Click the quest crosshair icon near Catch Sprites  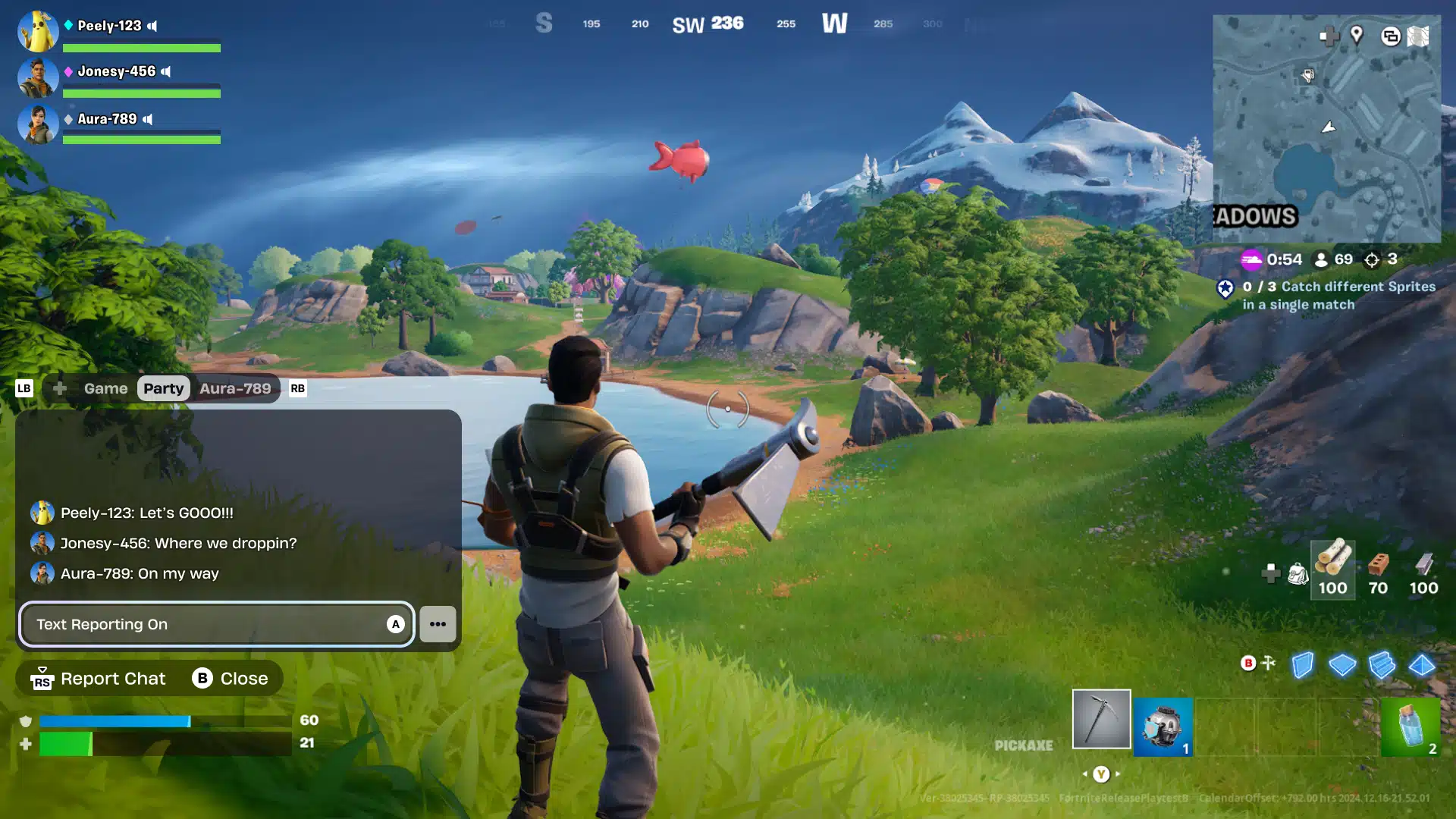click(x=1371, y=259)
